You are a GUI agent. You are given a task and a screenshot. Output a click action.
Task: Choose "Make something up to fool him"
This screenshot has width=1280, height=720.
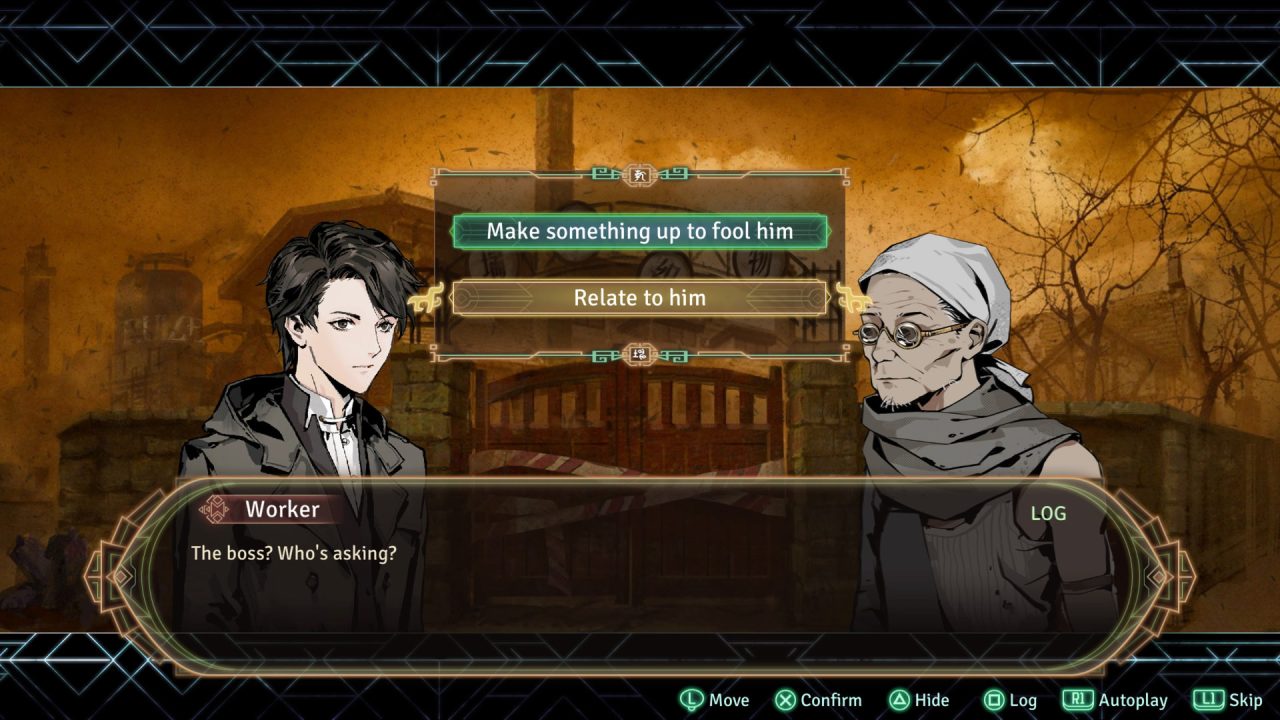(x=640, y=231)
